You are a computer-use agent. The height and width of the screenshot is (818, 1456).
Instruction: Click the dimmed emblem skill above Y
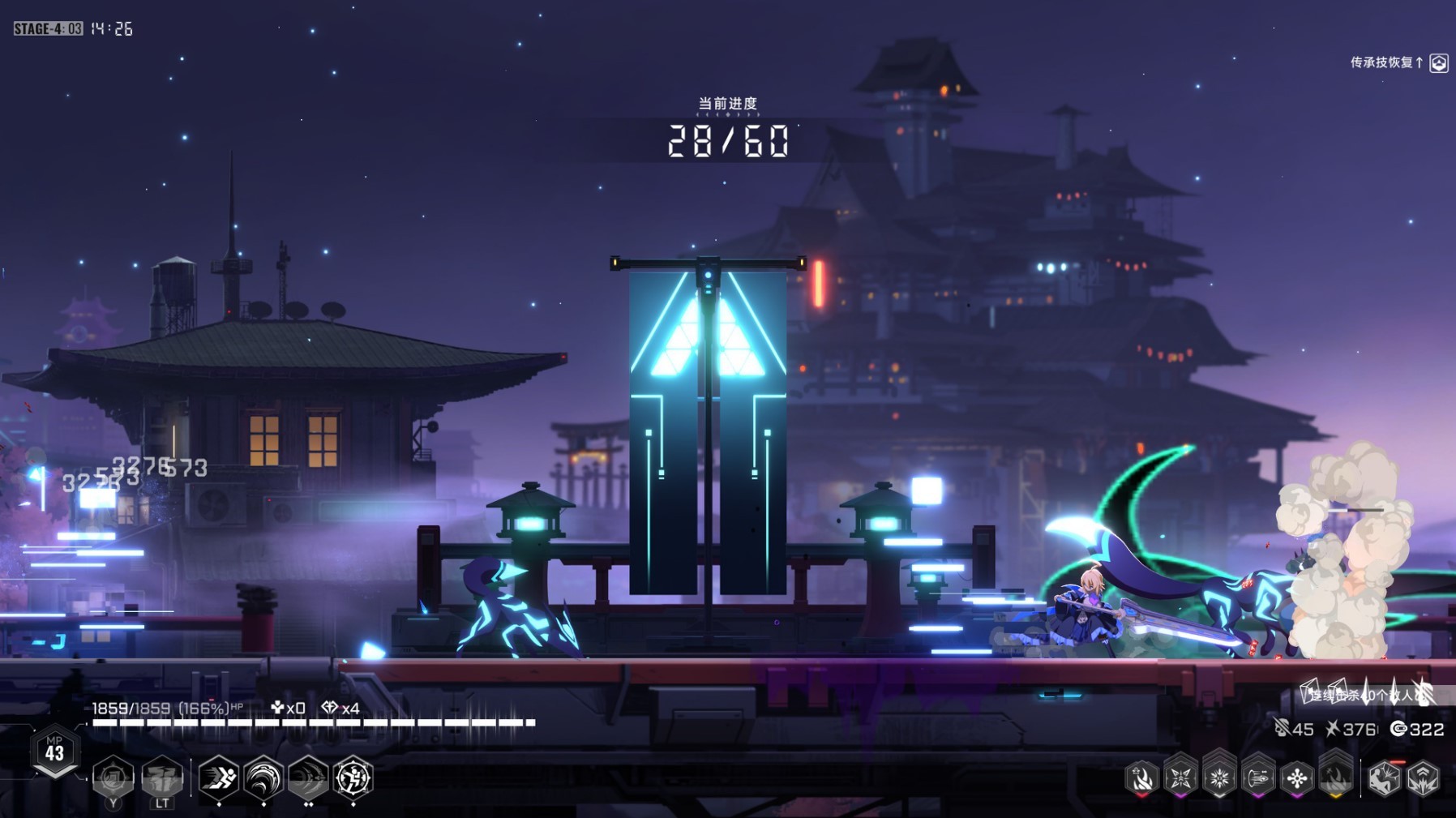pos(113,778)
